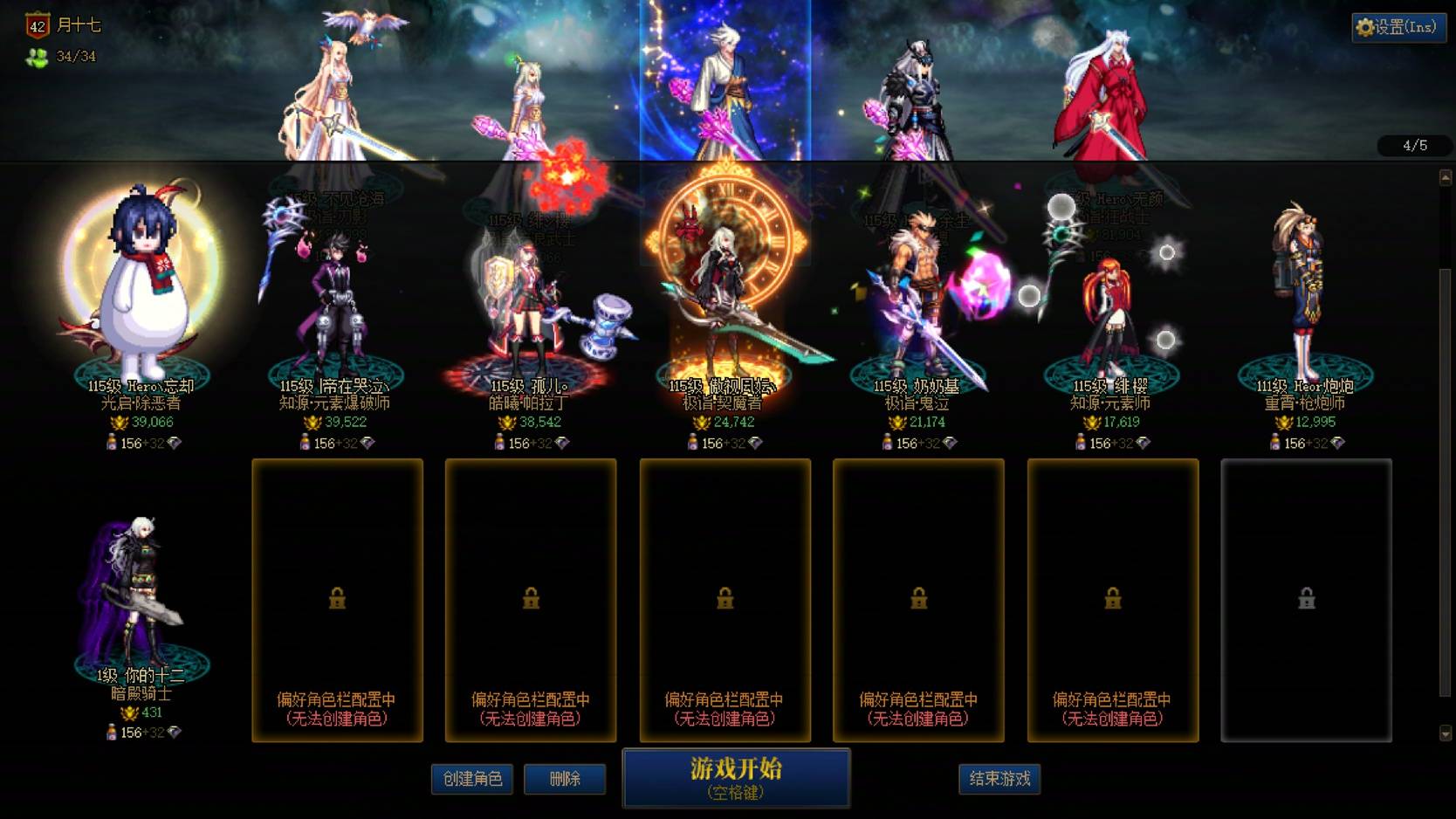This screenshot has height=819, width=1456.
Task: Select the level 1 暗殿骑士 character
Action: coord(140,585)
